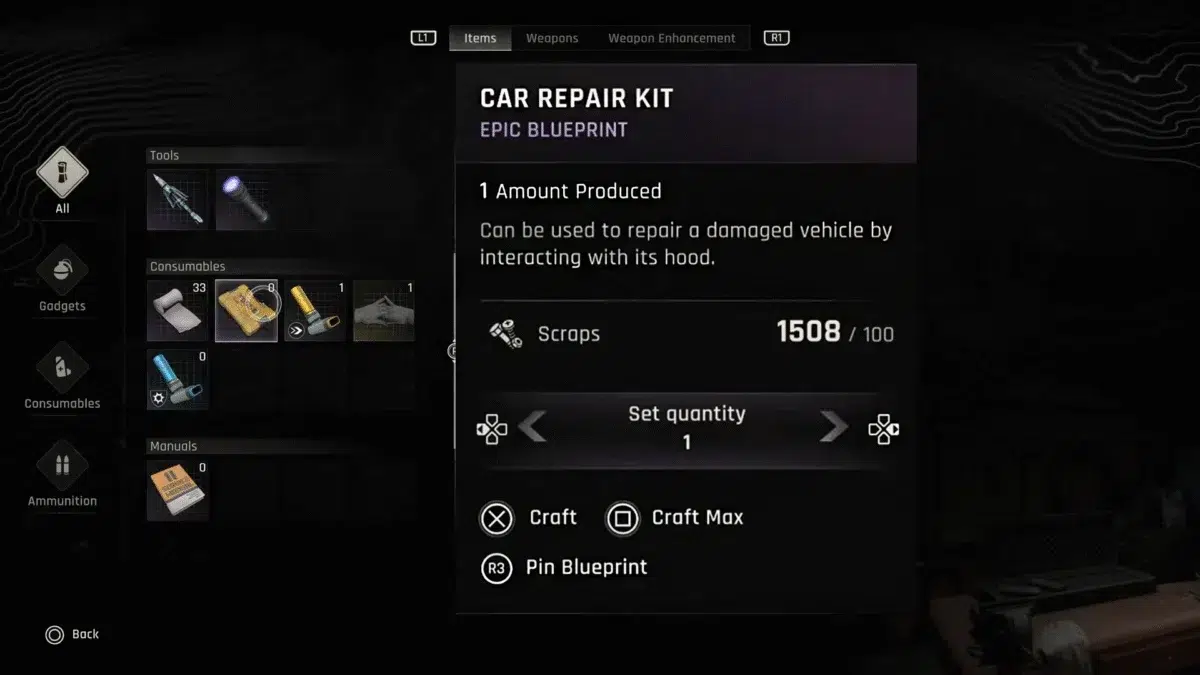Select the Items tab
This screenshot has width=1200, height=675.
coord(480,38)
